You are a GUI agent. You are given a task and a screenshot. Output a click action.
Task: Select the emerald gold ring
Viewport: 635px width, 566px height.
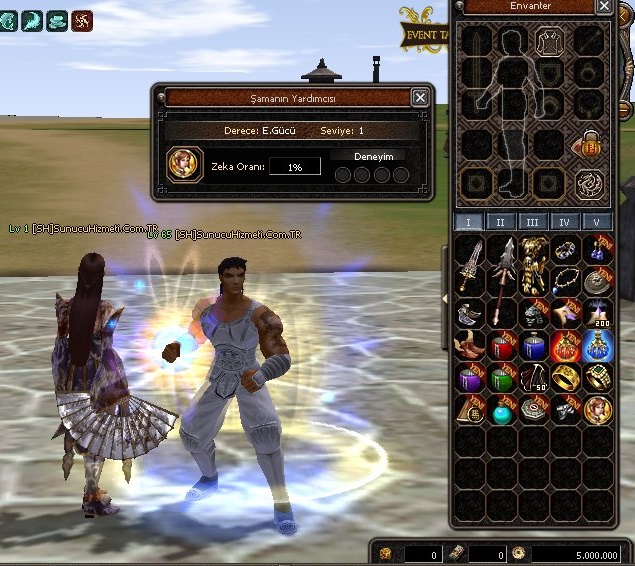pyautogui.click(x=597, y=378)
